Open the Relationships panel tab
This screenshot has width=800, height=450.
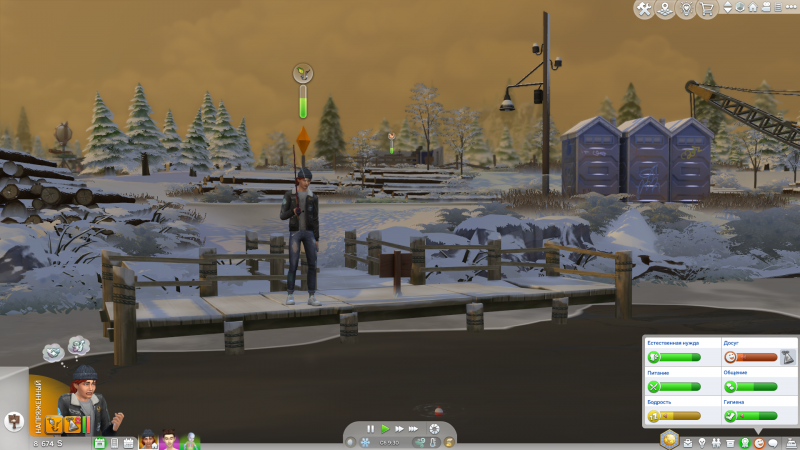[x=716, y=442]
